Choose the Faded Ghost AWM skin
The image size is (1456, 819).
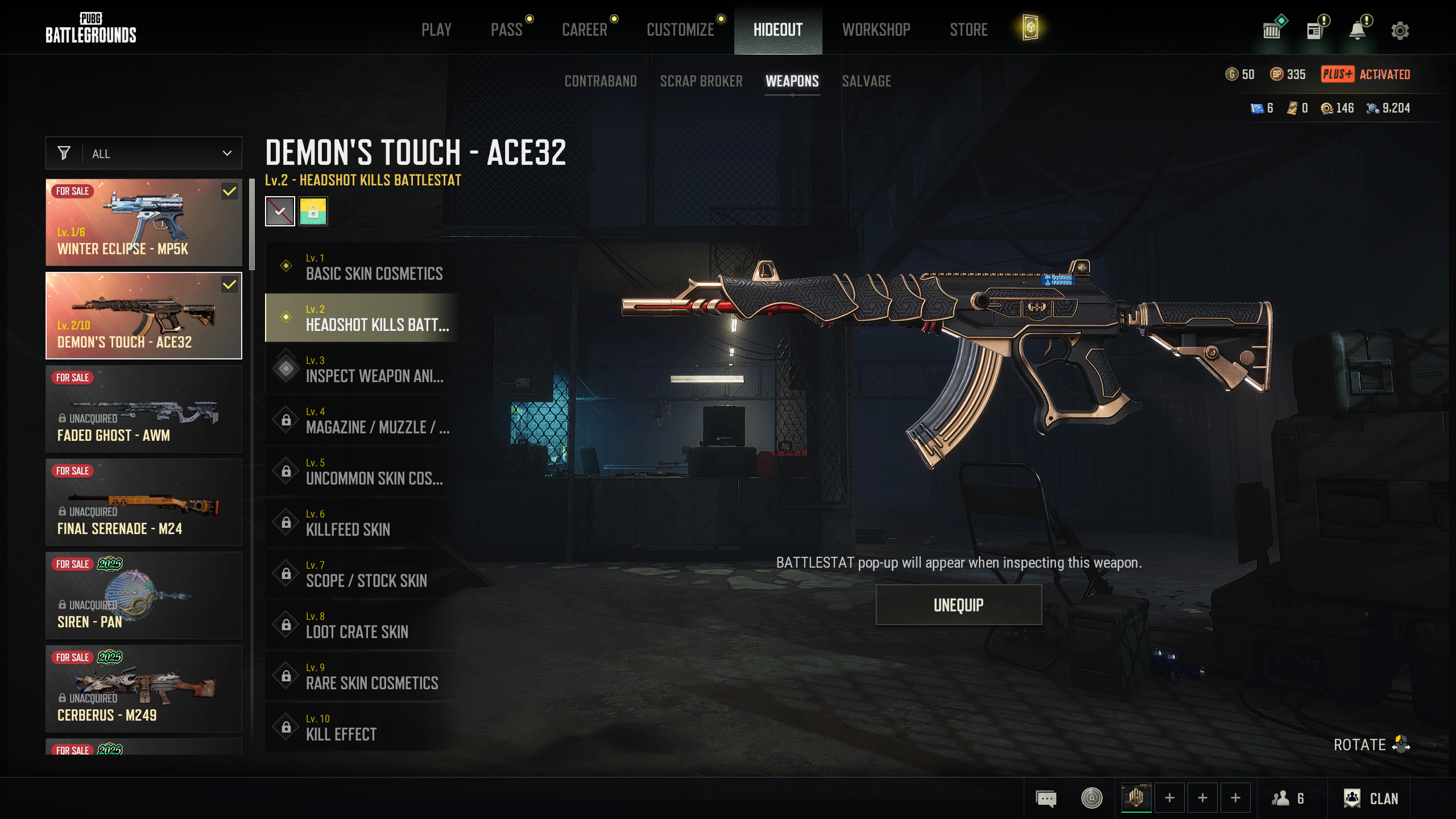click(144, 409)
